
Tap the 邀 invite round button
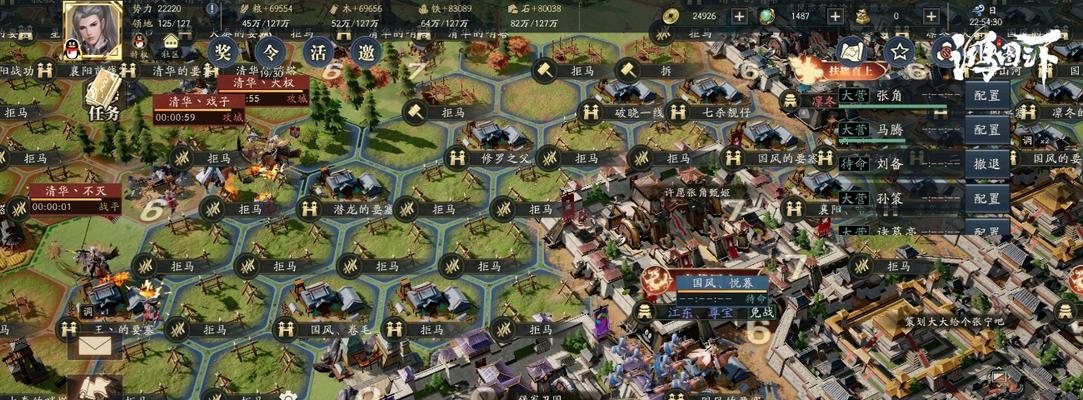(365, 51)
